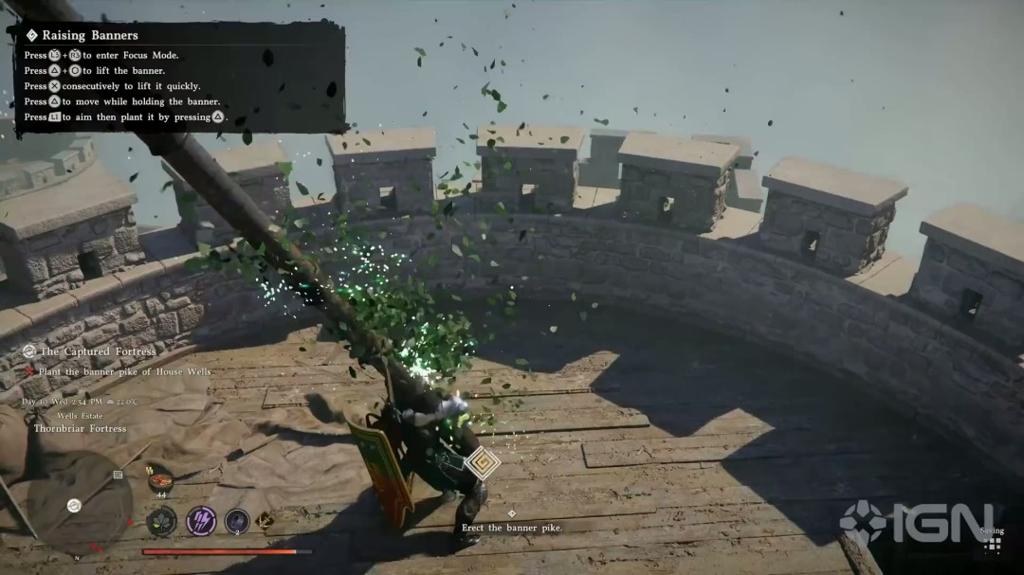Viewport: 1024px width, 575px height.
Task: Click the Raising Banners tutorial panel
Action: coord(180,76)
